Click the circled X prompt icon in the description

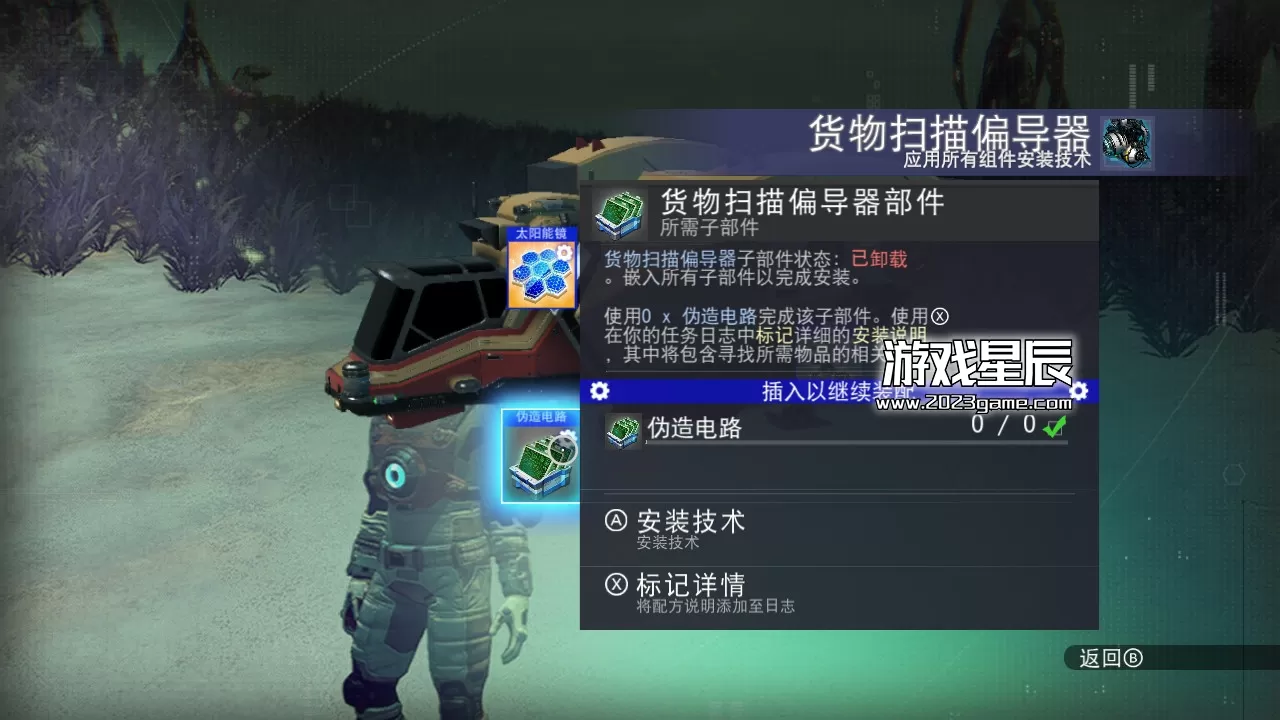pos(938,316)
